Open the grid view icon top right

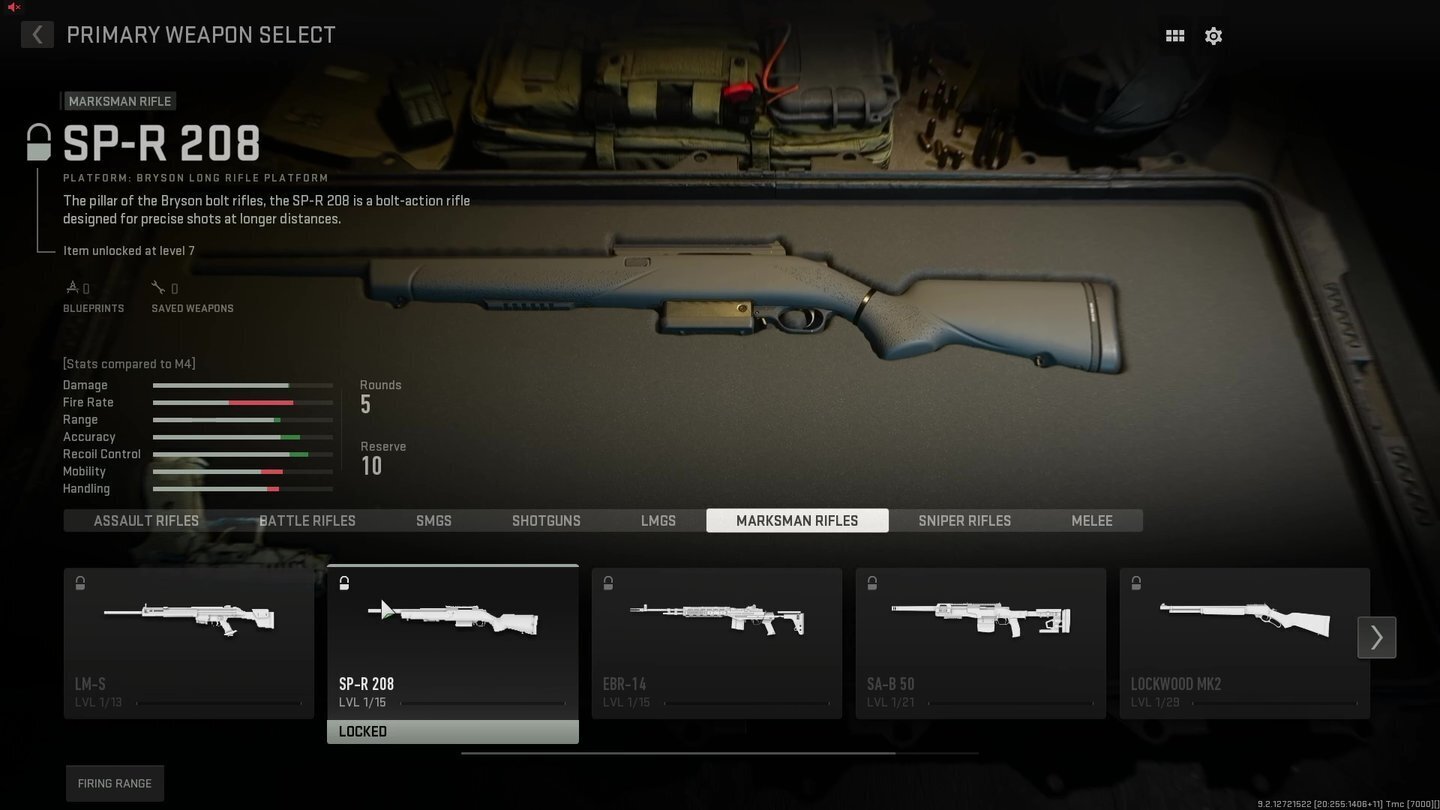pyautogui.click(x=1175, y=35)
